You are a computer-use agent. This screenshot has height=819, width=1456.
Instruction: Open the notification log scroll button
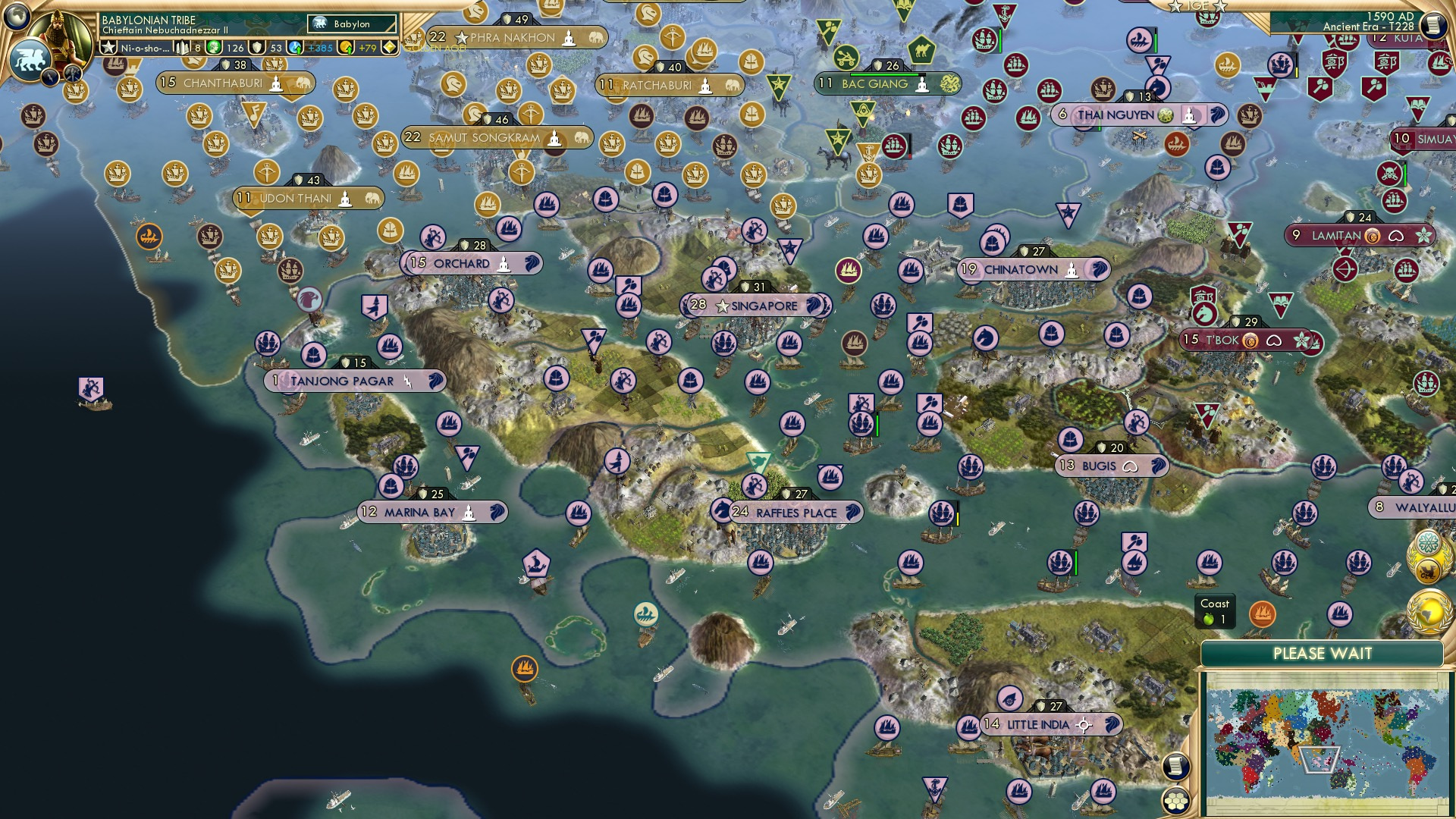click(x=1175, y=766)
